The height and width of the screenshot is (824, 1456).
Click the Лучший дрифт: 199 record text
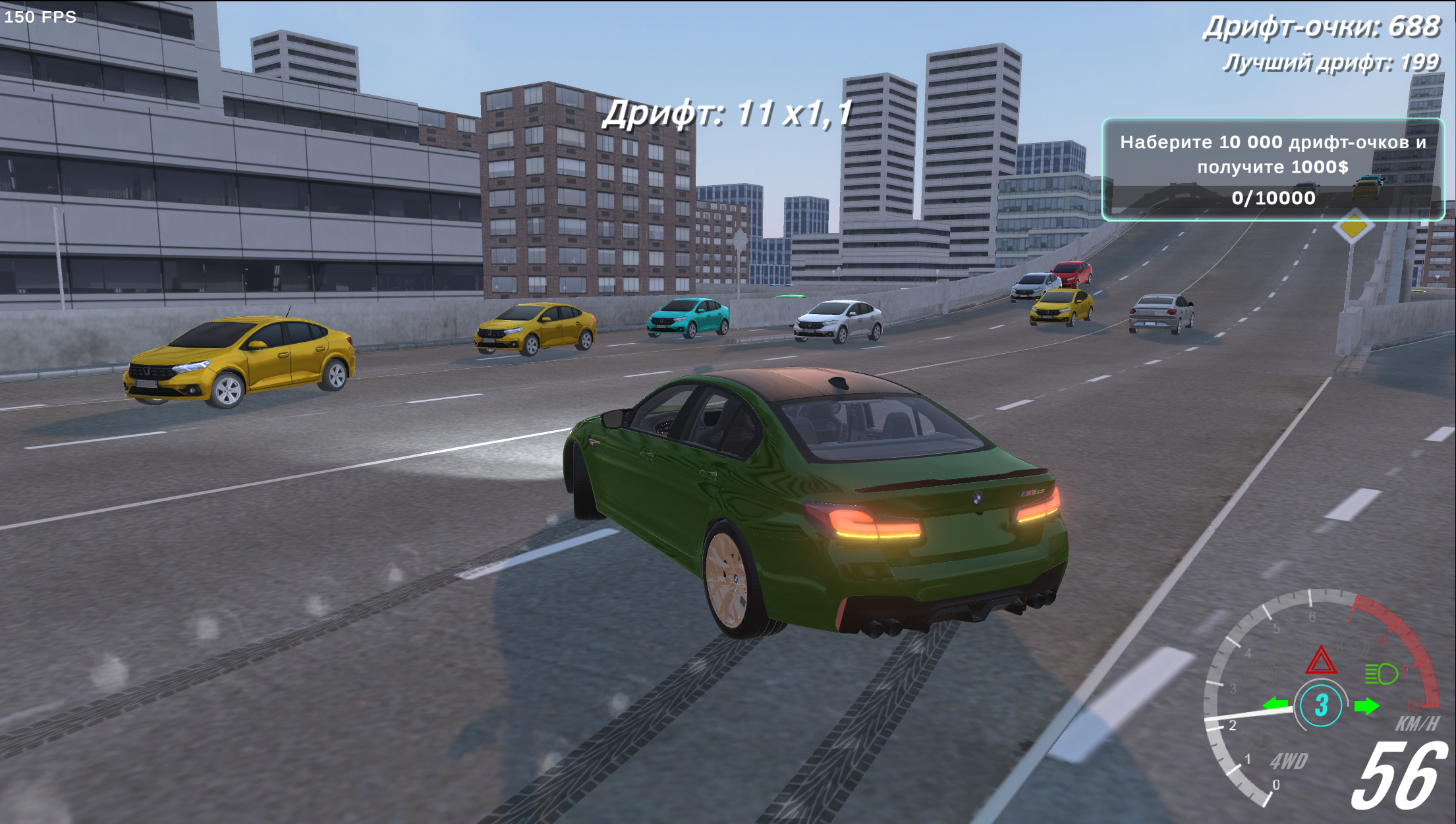pos(1339,64)
